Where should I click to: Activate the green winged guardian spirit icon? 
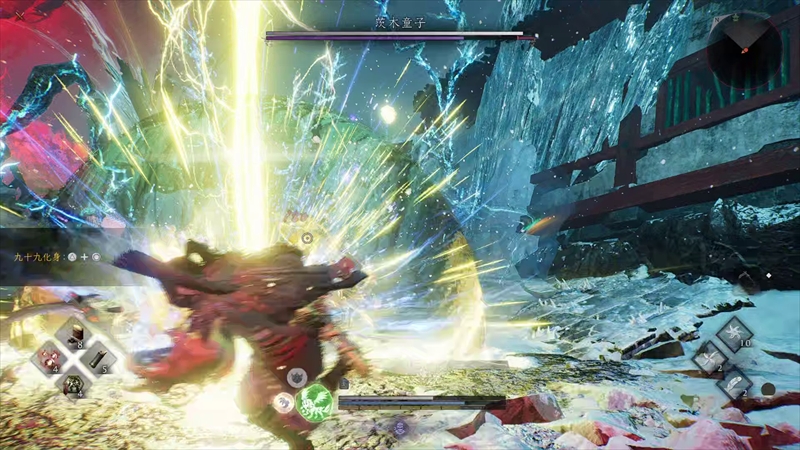[x=314, y=401]
